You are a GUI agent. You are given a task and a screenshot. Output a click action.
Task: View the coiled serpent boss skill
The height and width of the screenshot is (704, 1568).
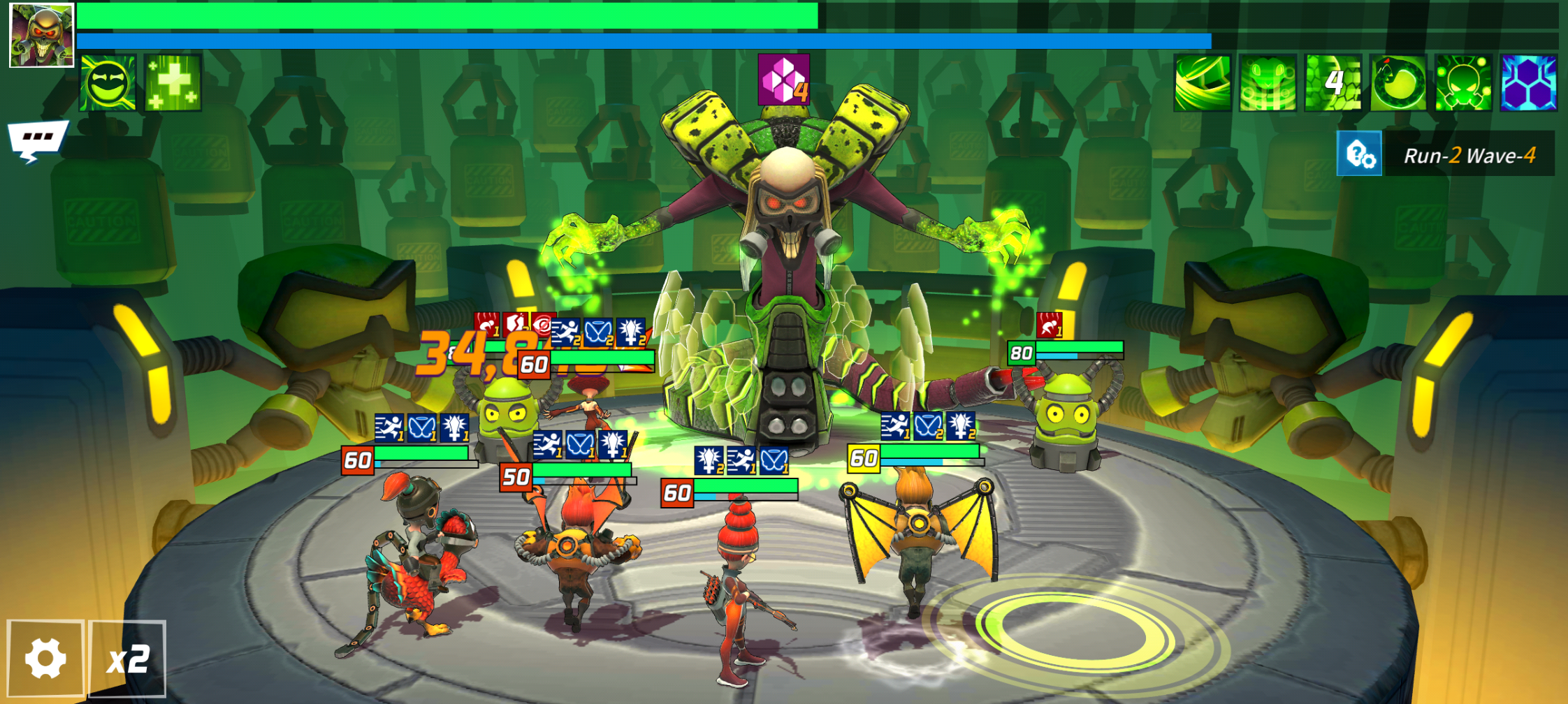point(1398,83)
